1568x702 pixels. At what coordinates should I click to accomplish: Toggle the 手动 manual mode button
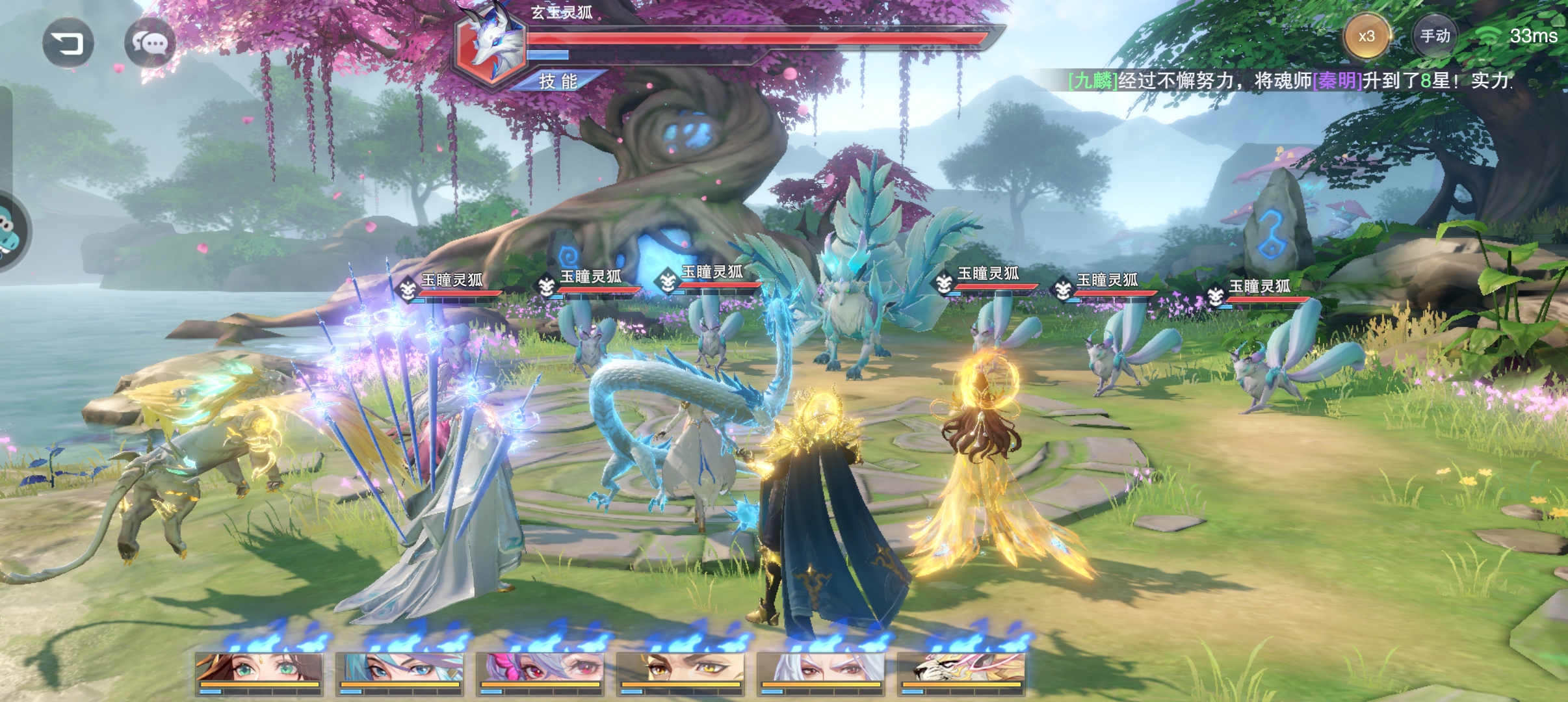pos(1434,36)
